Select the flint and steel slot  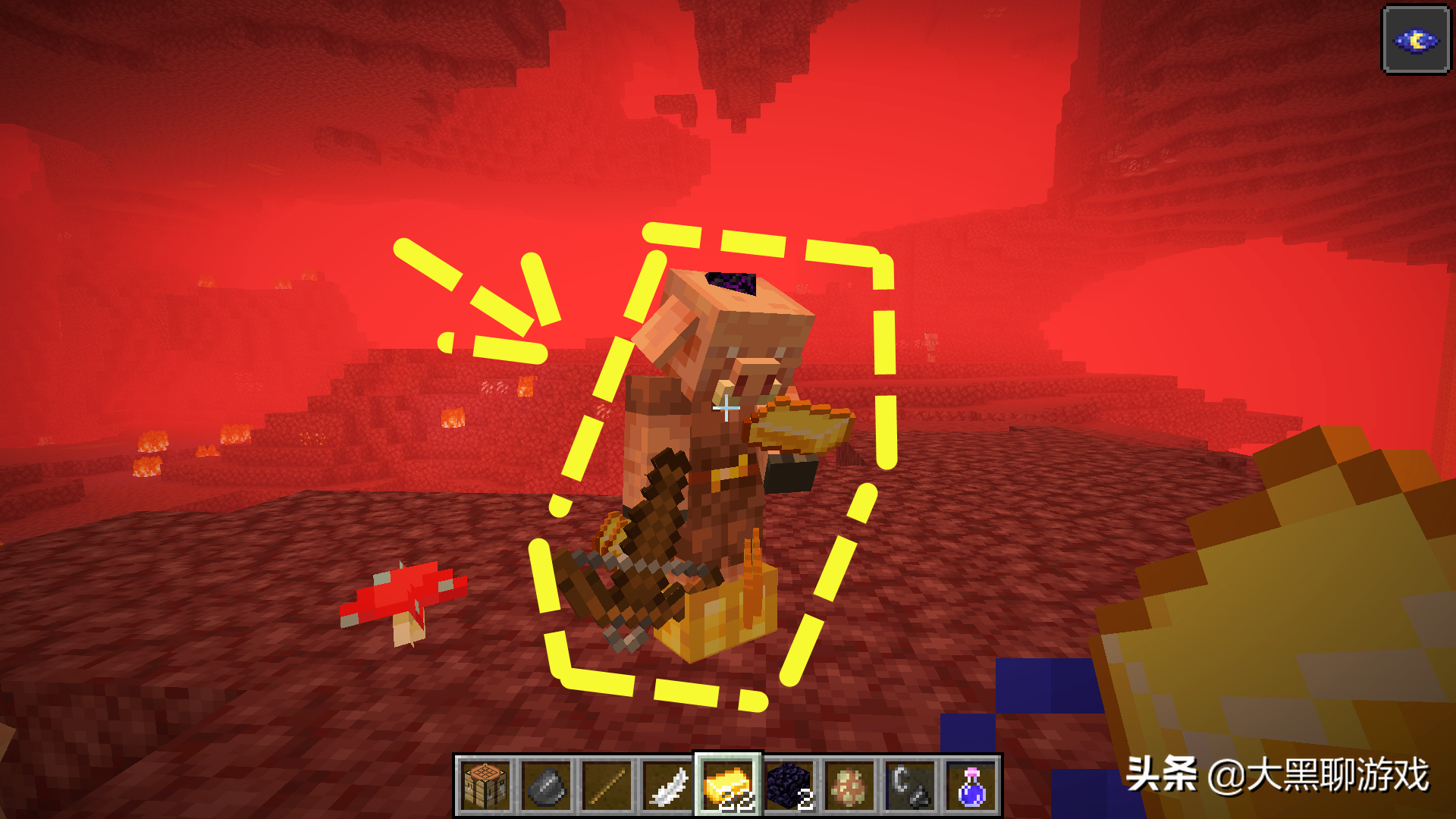pos(910,786)
